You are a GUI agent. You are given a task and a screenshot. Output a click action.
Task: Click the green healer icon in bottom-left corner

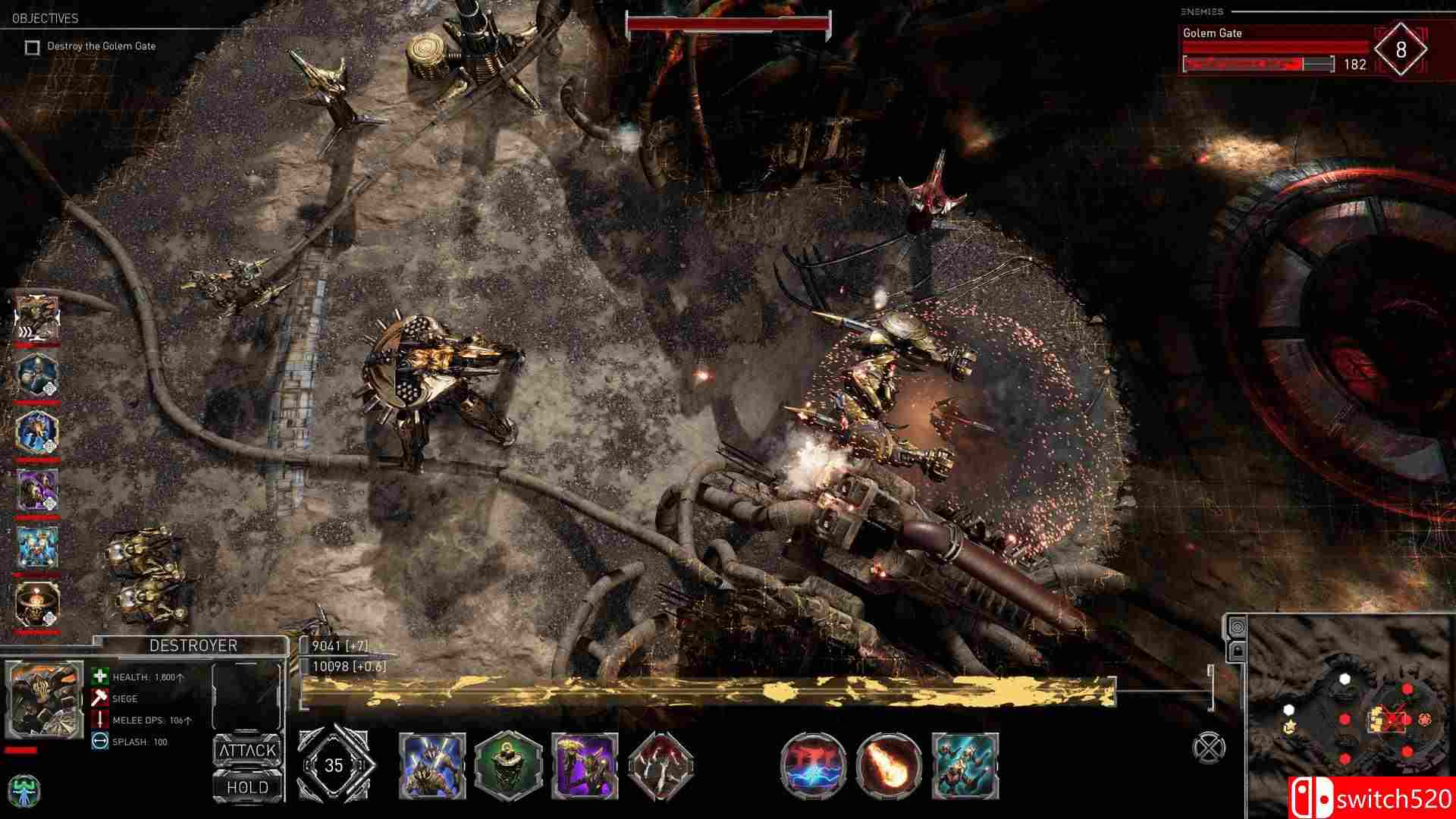tap(24, 794)
